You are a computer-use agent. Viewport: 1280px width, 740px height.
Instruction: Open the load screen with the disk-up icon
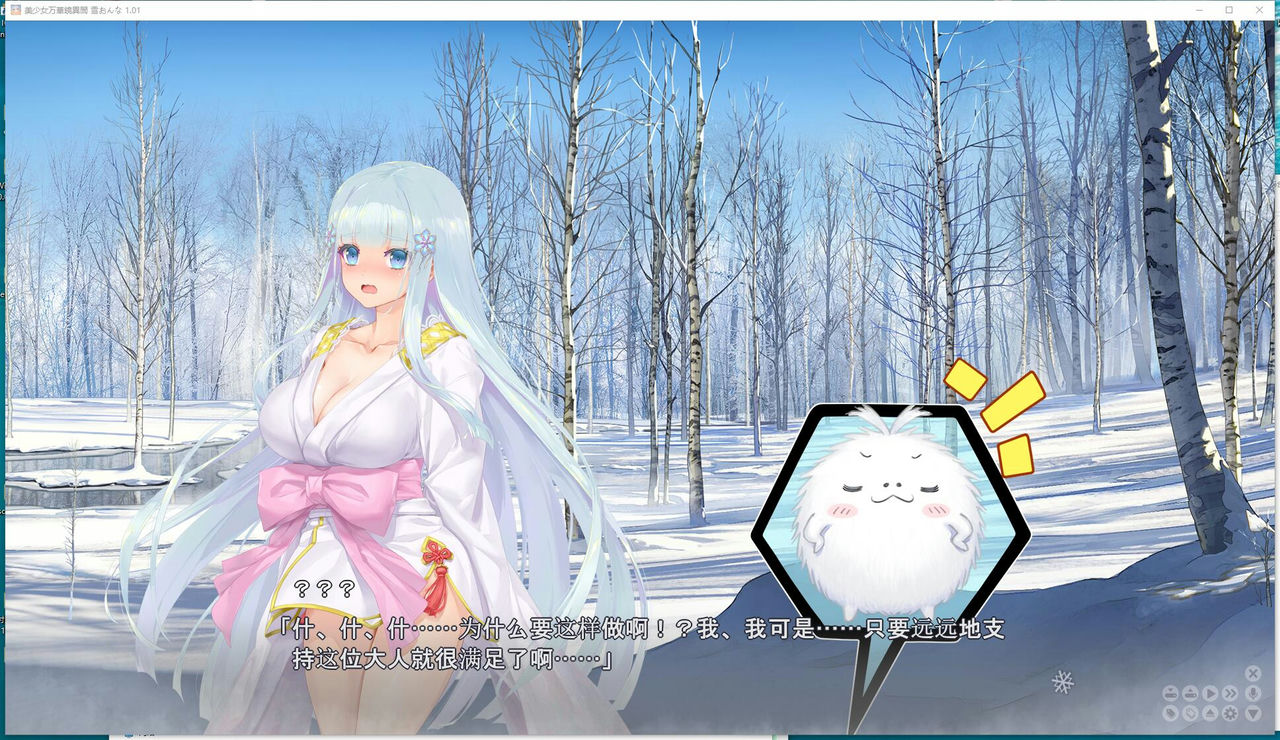tap(1190, 693)
